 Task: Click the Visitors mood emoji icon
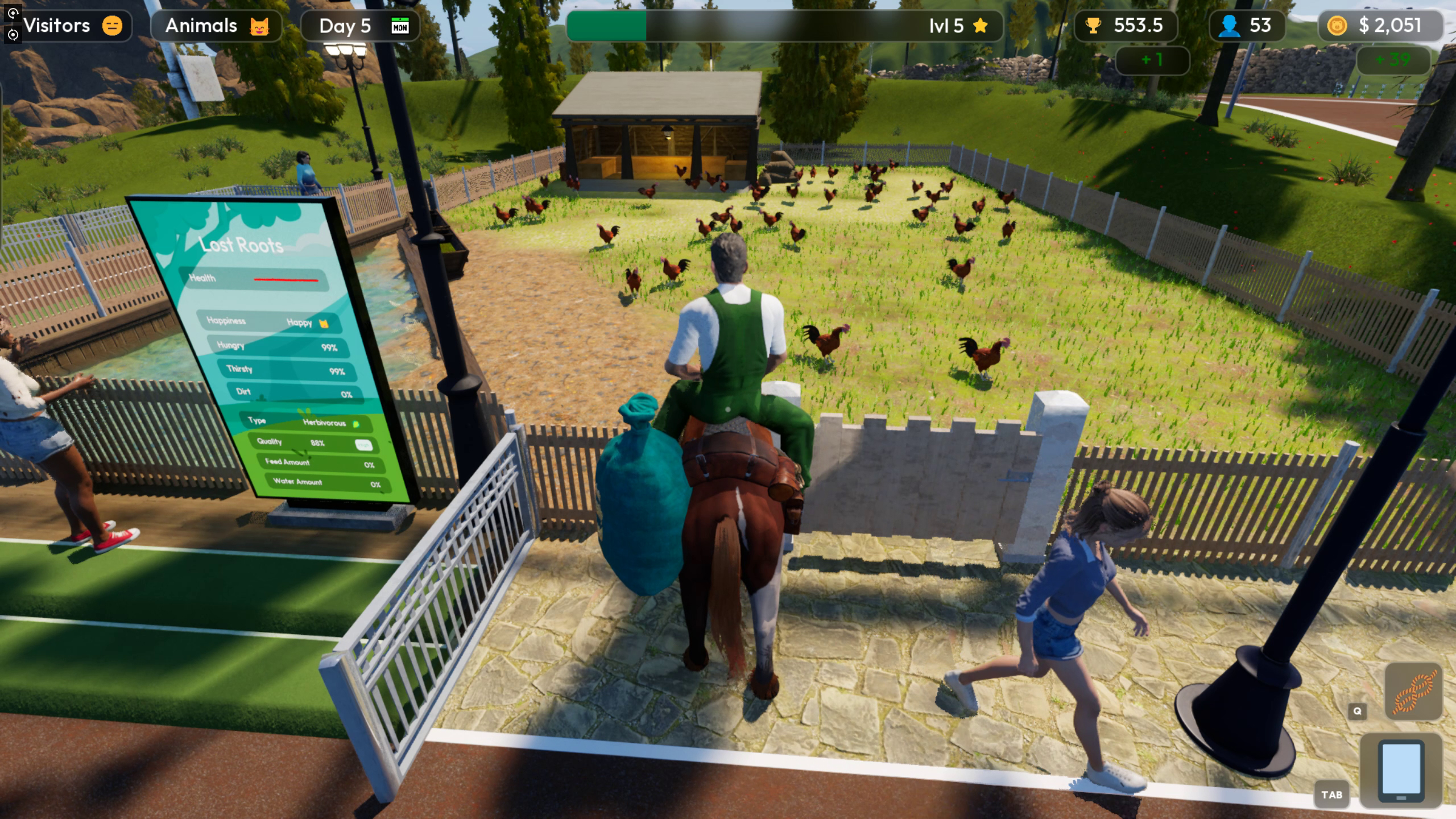coord(111,25)
